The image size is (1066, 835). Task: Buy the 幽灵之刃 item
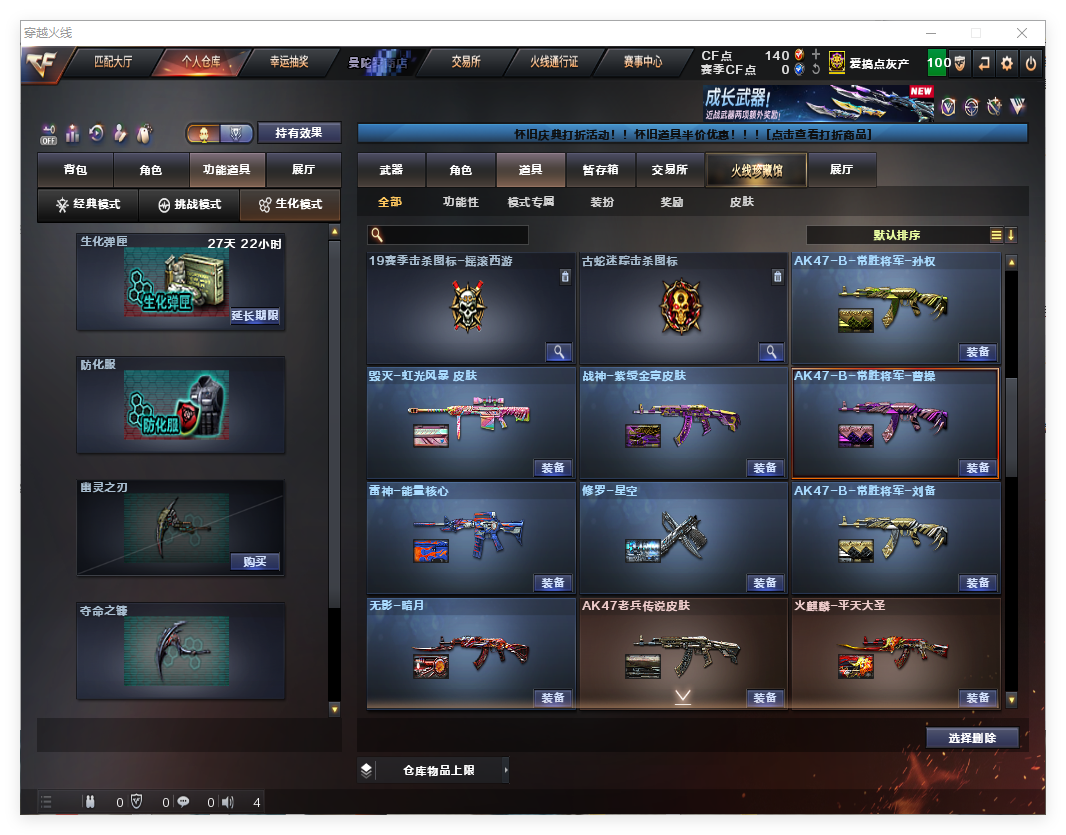[x=255, y=562]
